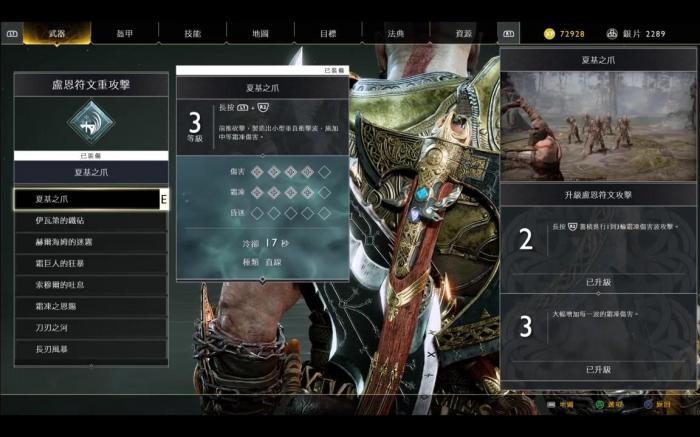Image resolution: width=700 pixels, height=437 pixels.
Task: Select the level 3 upgrade panel
Action: [599, 332]
